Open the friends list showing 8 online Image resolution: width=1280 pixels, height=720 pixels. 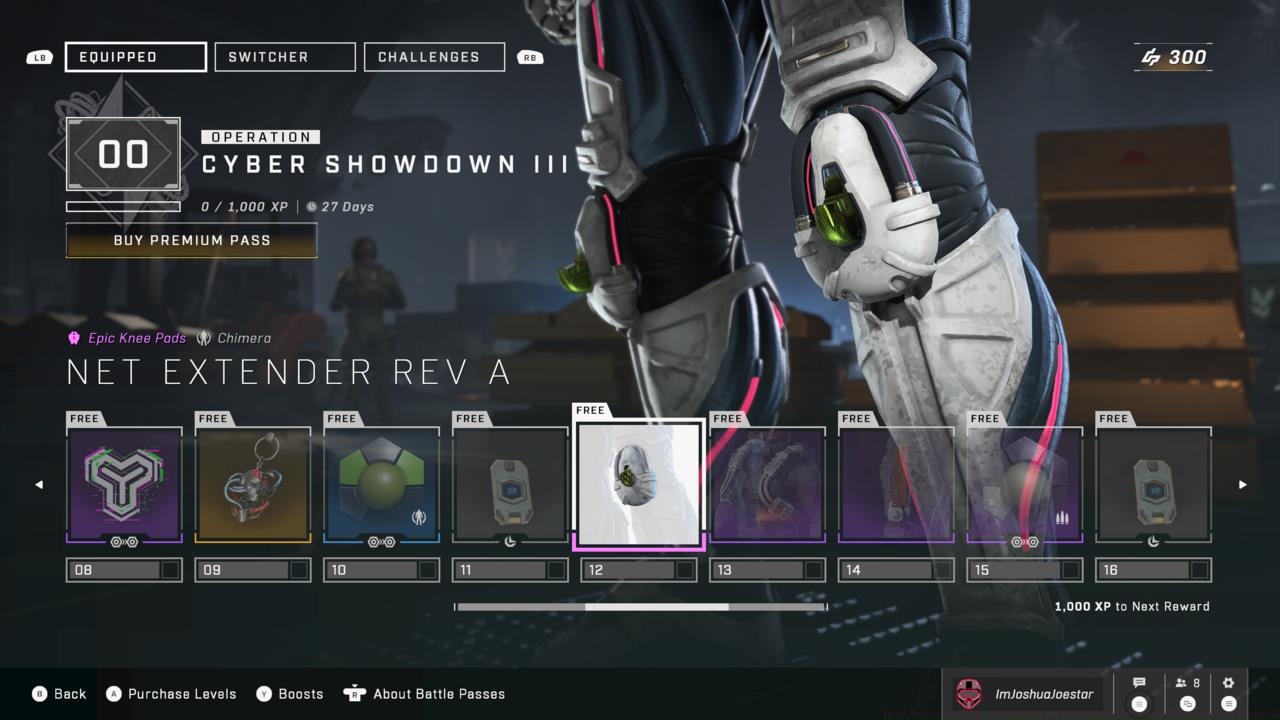[x=1188, y=693]
